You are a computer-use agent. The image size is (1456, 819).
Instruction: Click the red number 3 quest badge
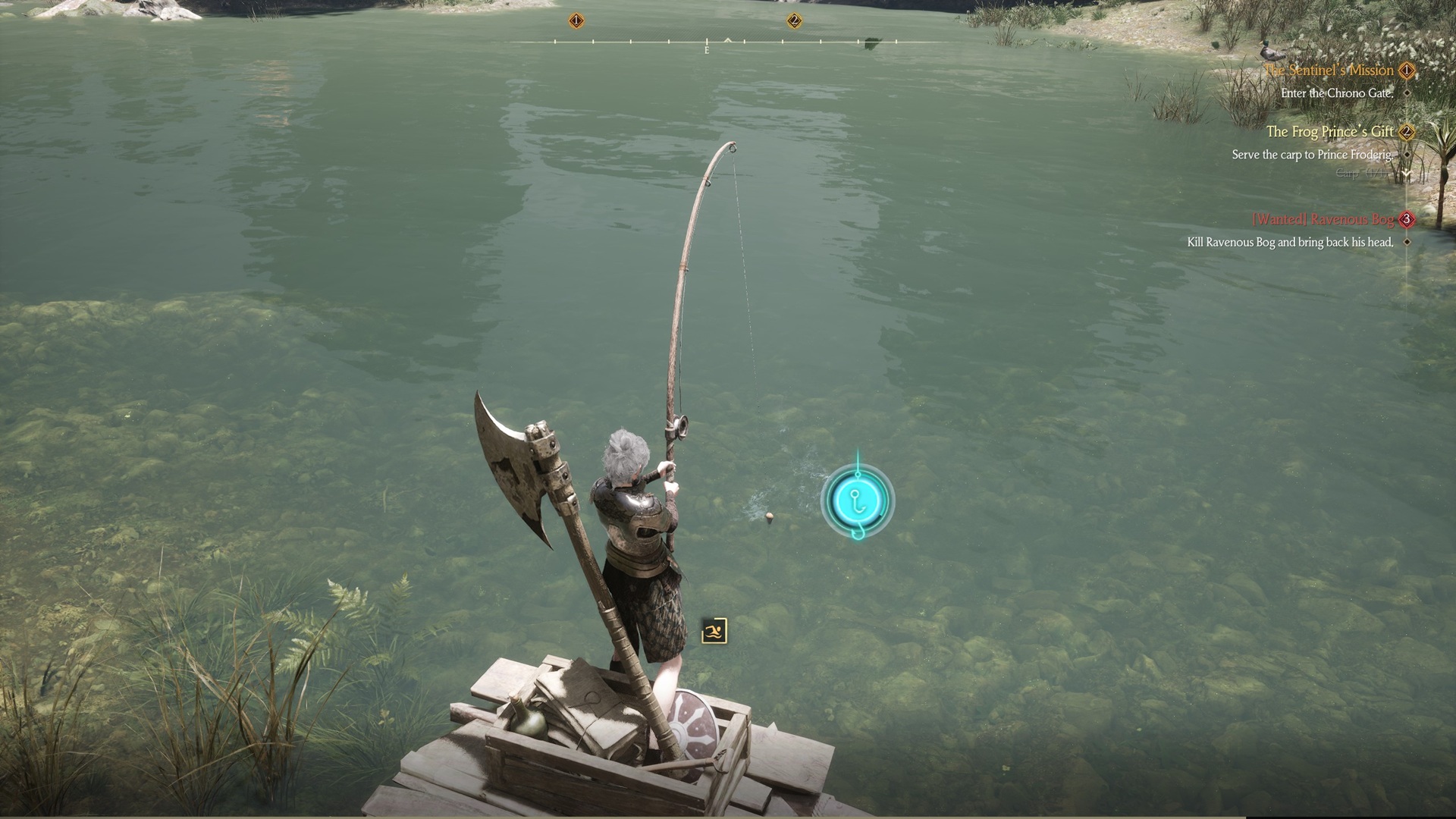(x=1407, y=219)
